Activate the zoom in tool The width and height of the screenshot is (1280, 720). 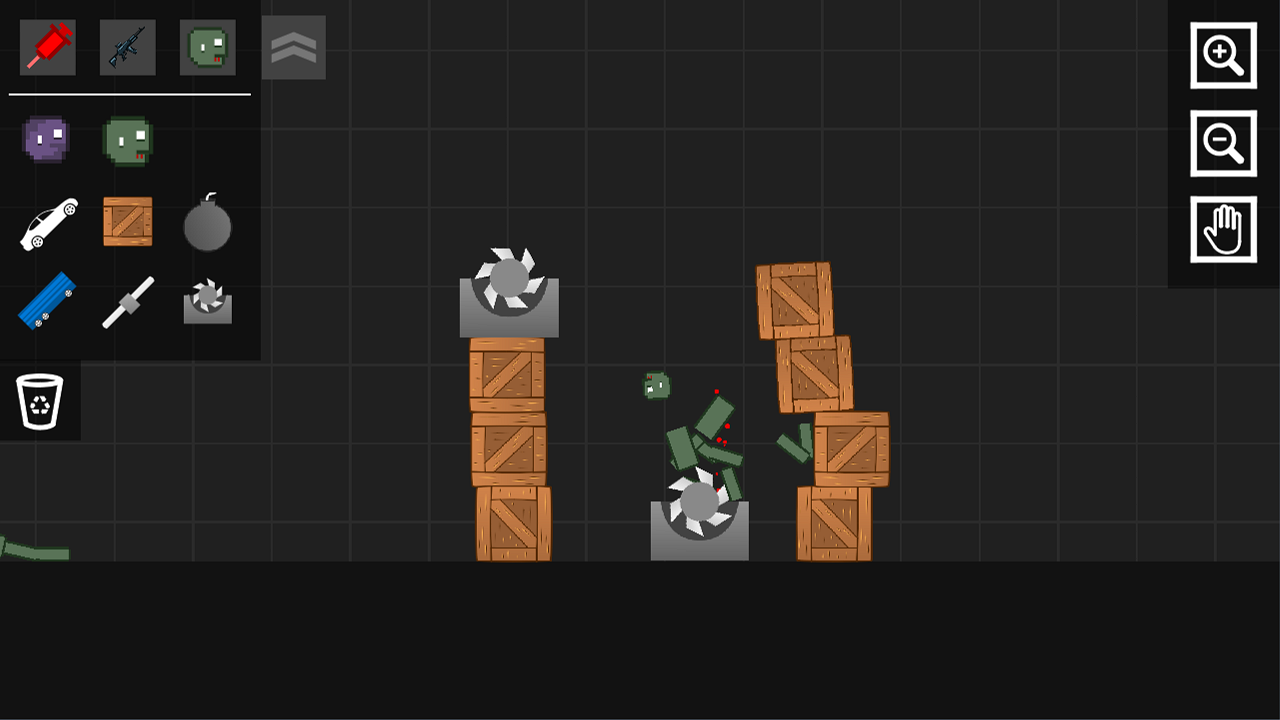pos(1223,56)
